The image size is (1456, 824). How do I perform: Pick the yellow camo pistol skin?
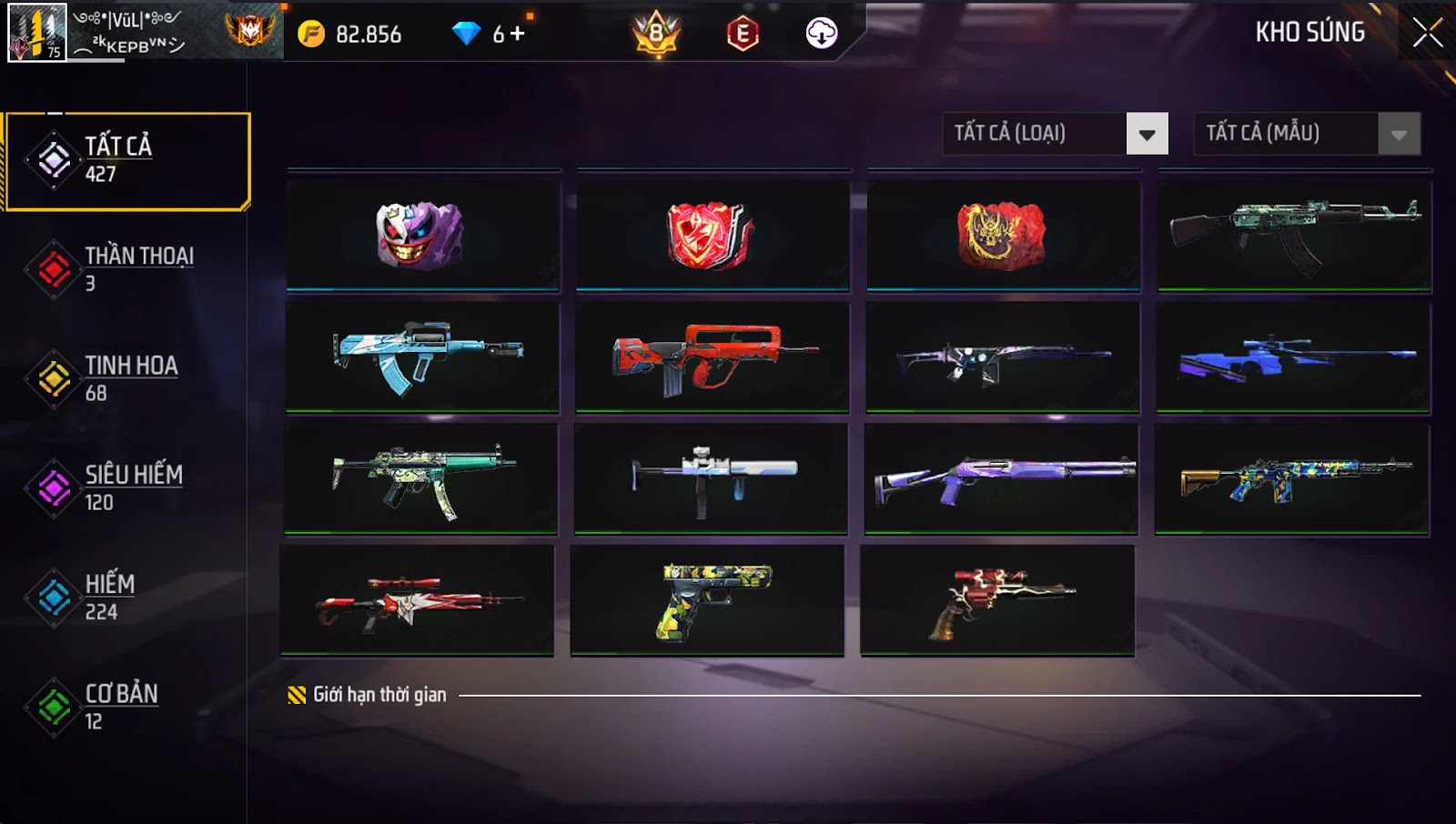(x=707, y=599)
